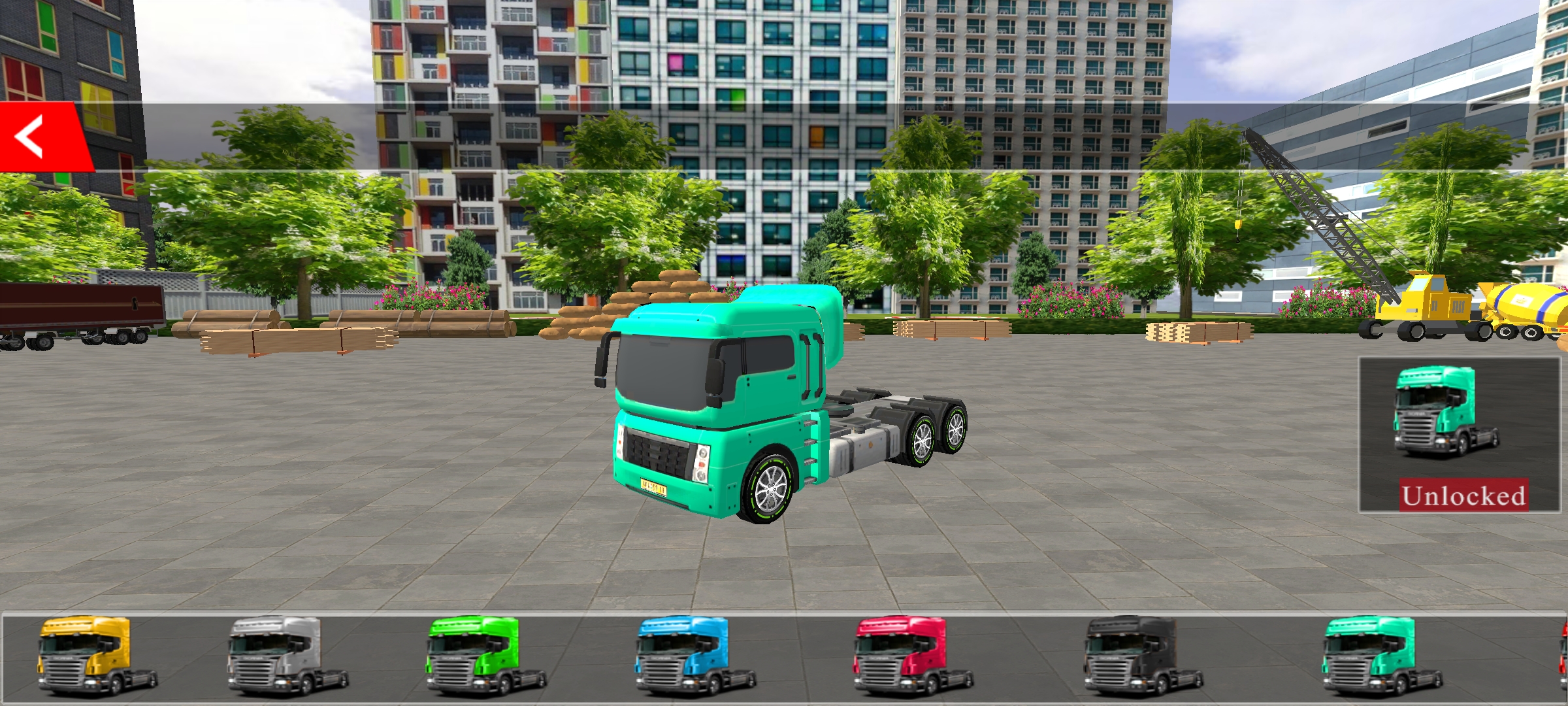Viewport: 1568px width, 706px height.
Task: Select the teal truck in the bottom row
Action: point(1380,656)
